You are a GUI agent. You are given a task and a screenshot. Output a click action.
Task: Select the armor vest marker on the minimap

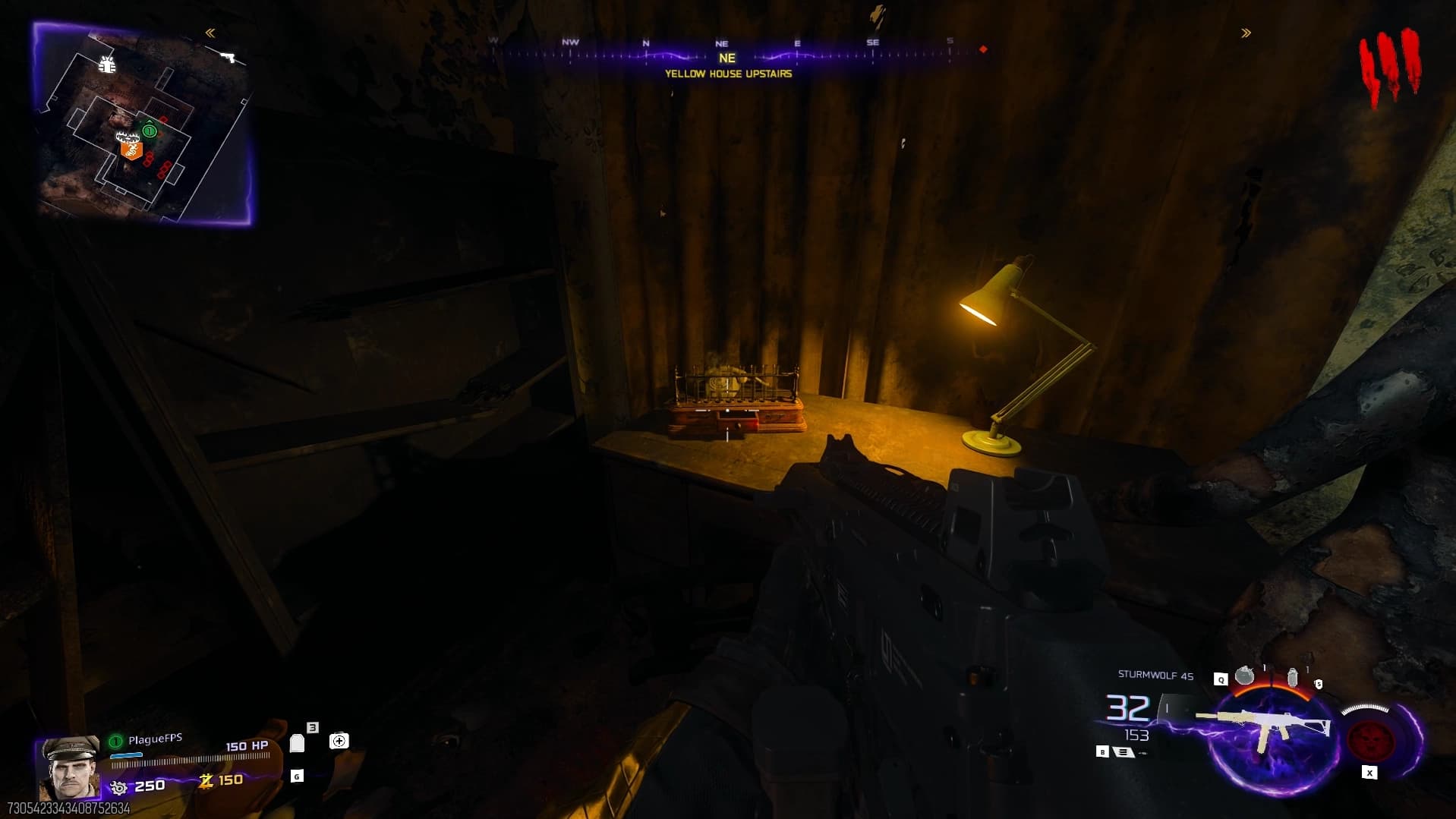click(107, 65)
